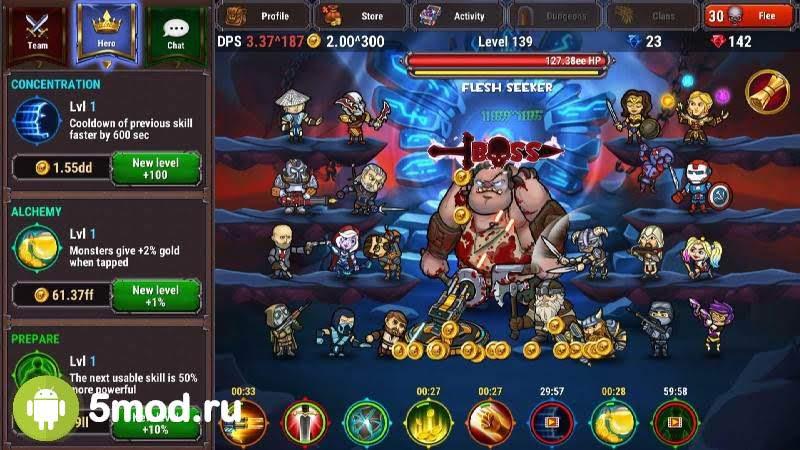Viewport: 800px width, 450px height.
Task: Open the Profile menu
Action: coord(264,15)
